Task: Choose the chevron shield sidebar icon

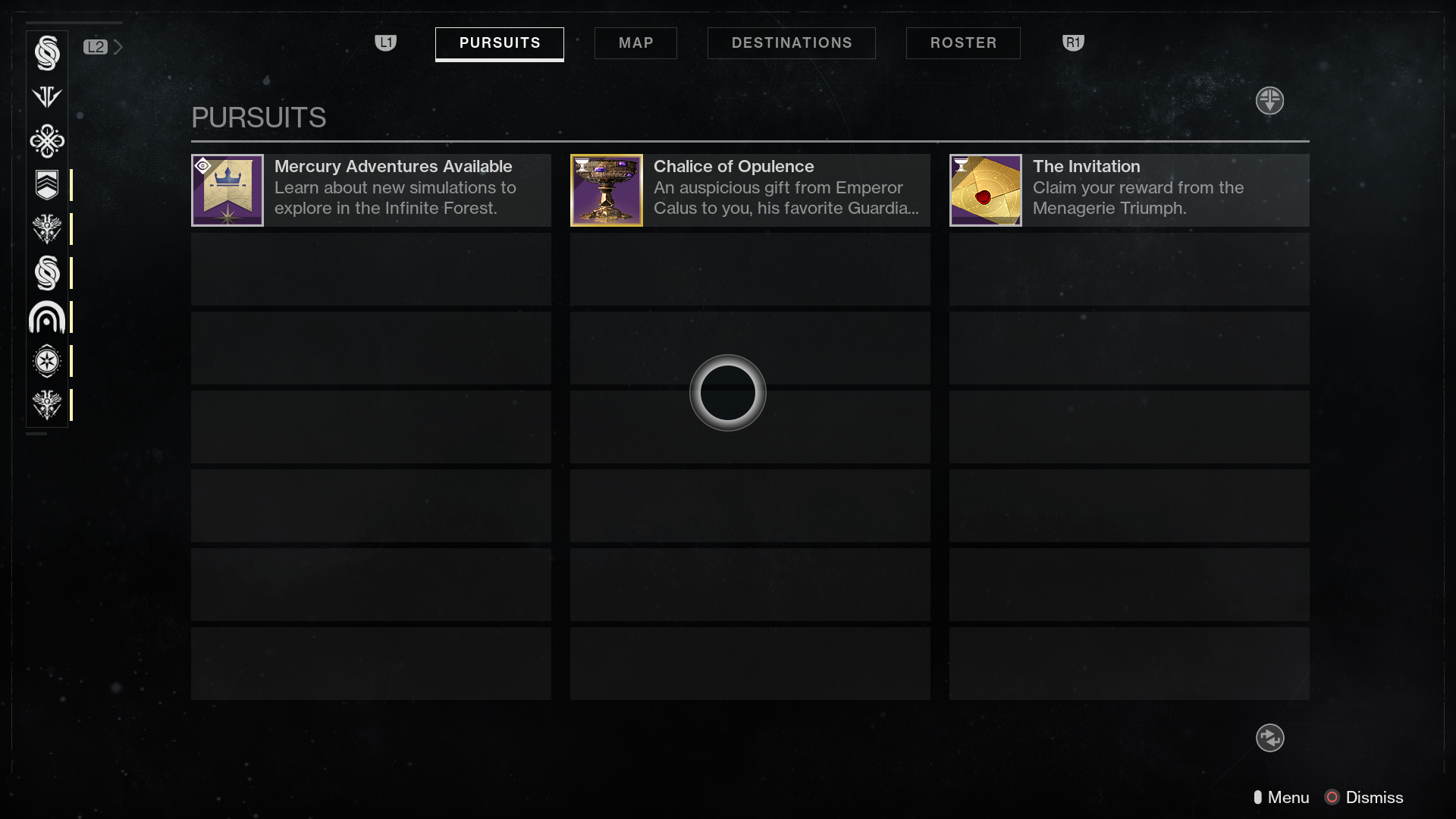Action: pos(47,185)
